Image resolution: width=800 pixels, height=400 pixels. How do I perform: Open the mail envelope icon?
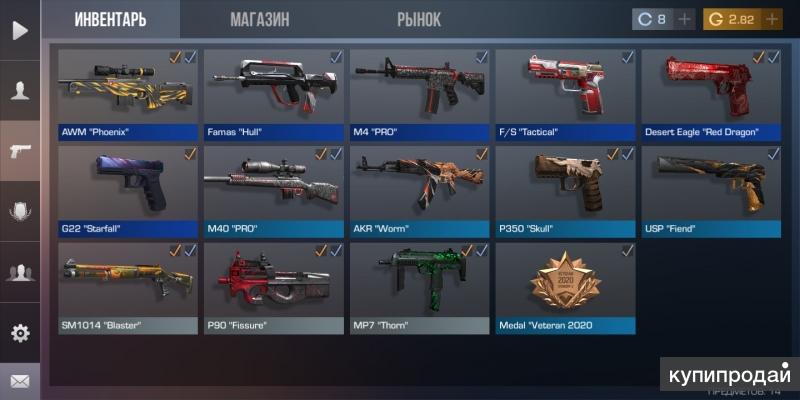(20, 381)
